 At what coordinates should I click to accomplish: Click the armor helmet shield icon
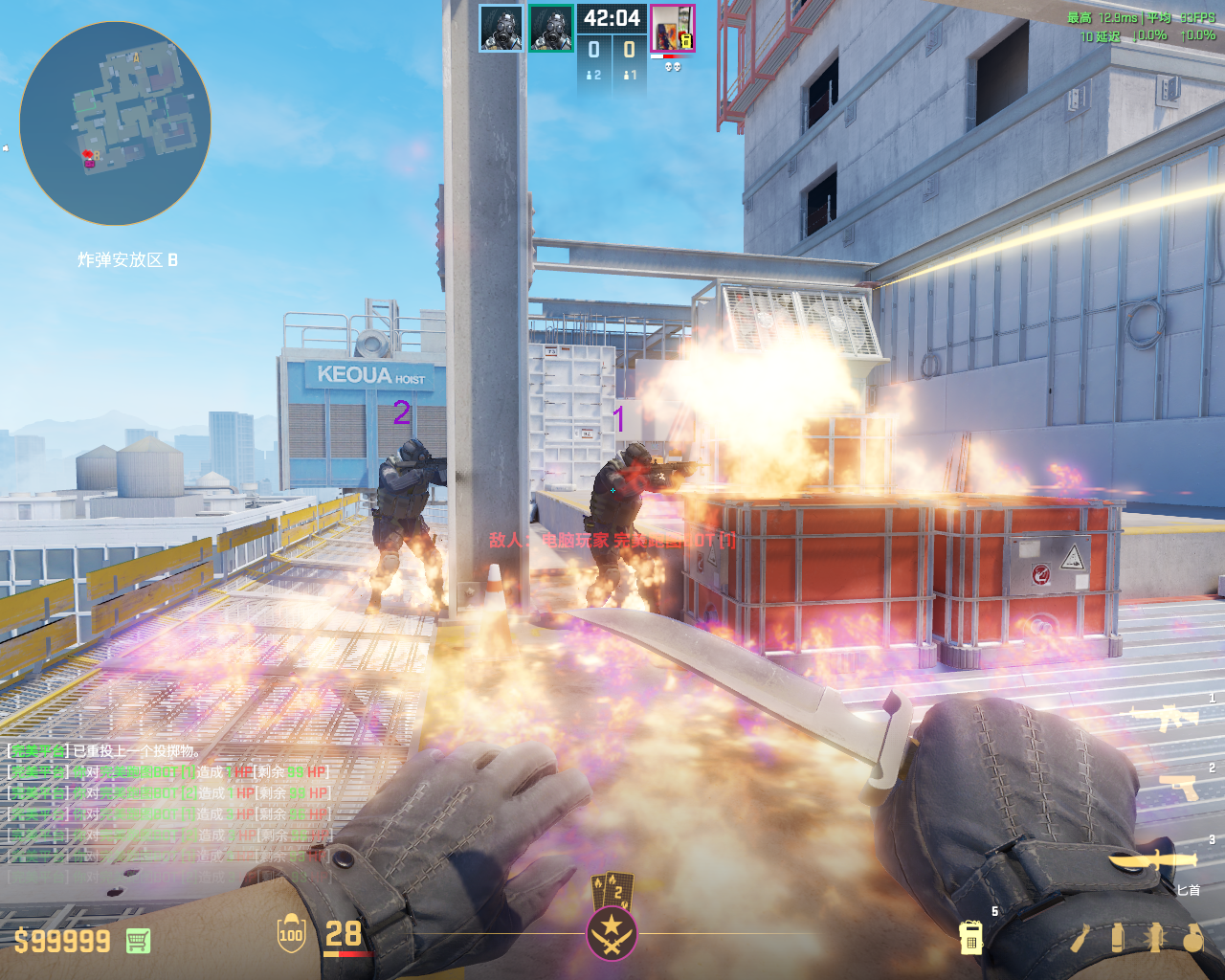[291, 934]
